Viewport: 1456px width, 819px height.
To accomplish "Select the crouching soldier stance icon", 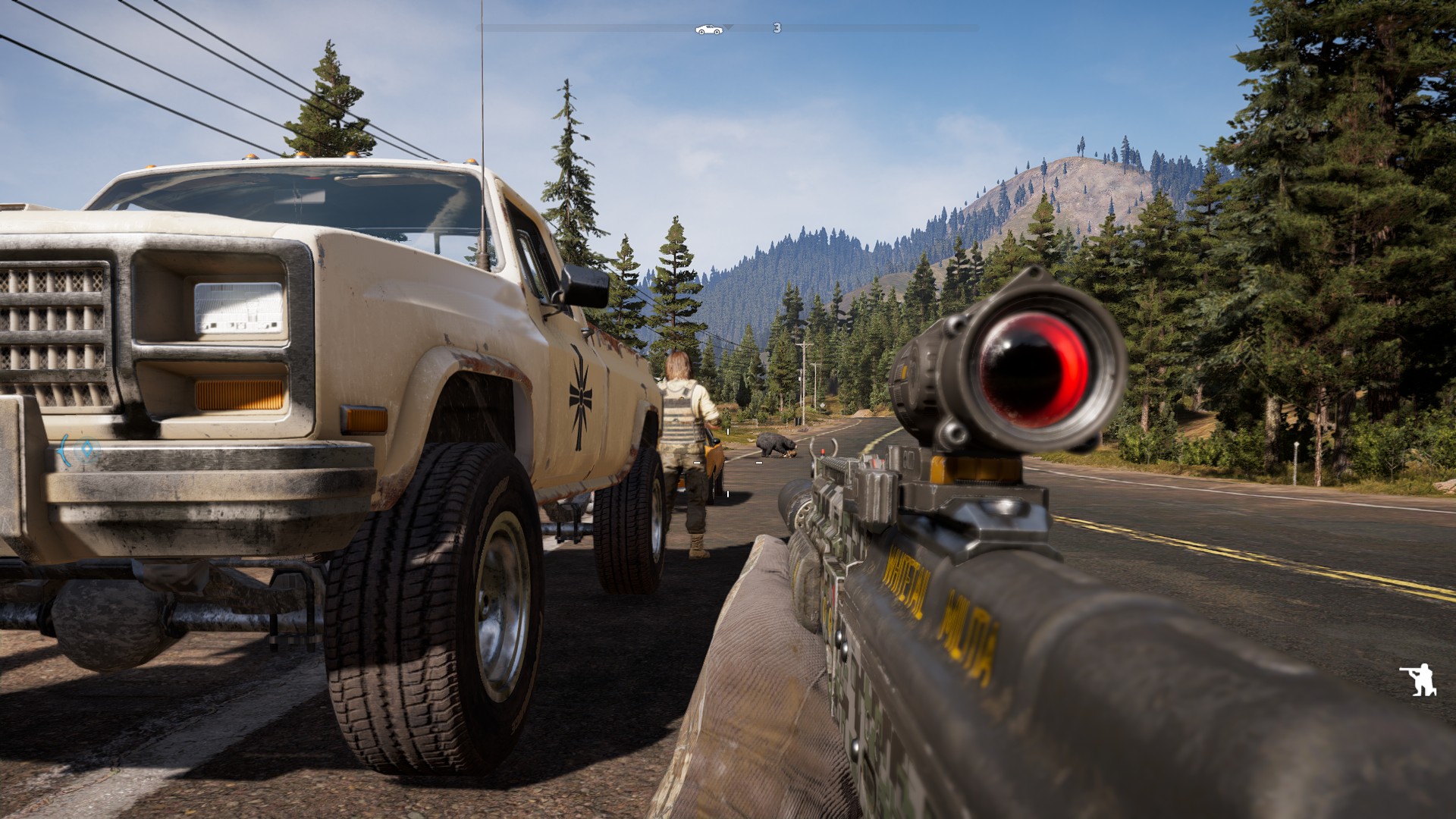I will click(x=1419, y=679).
